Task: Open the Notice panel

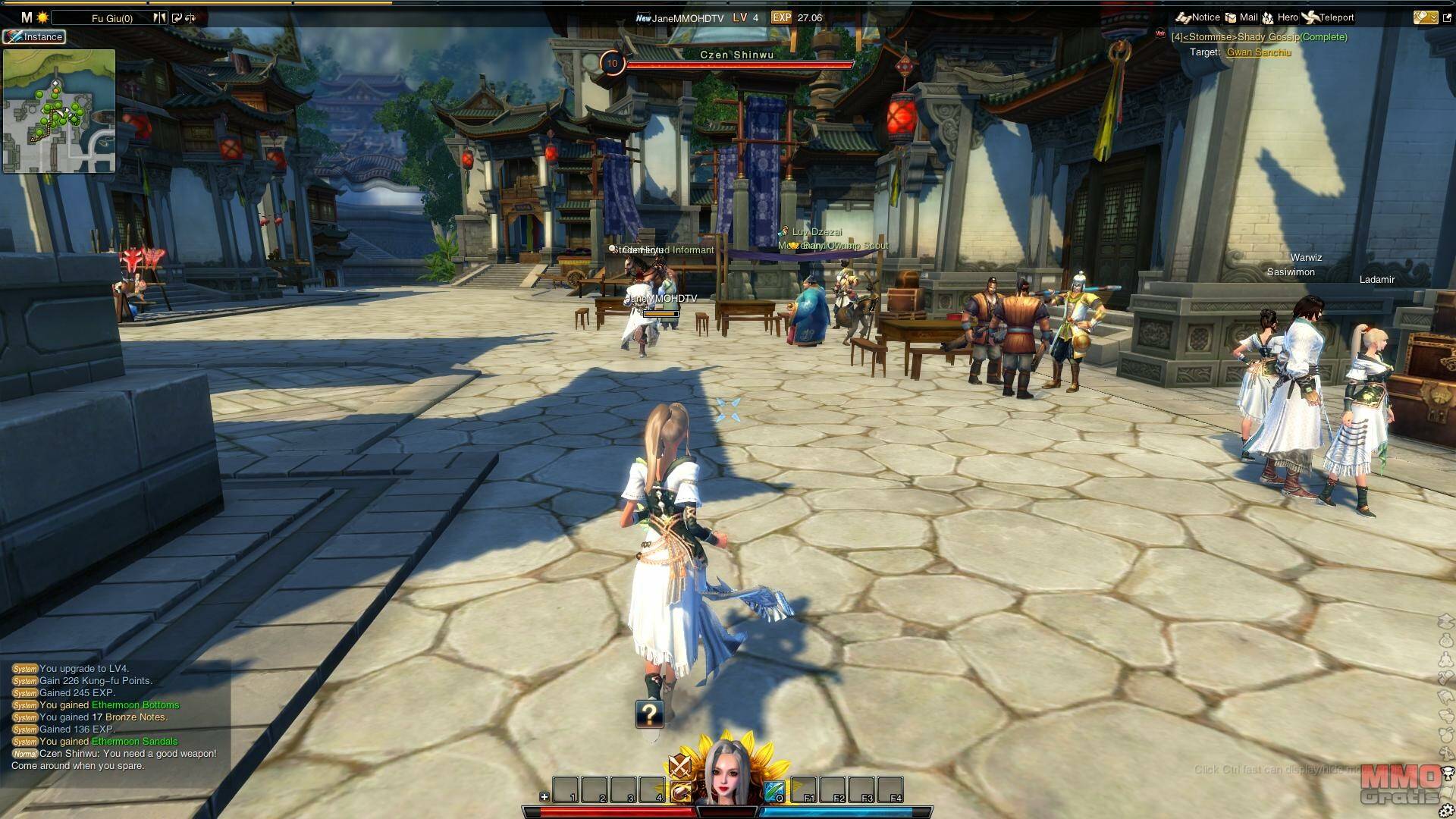Action: pos(1198,17)
